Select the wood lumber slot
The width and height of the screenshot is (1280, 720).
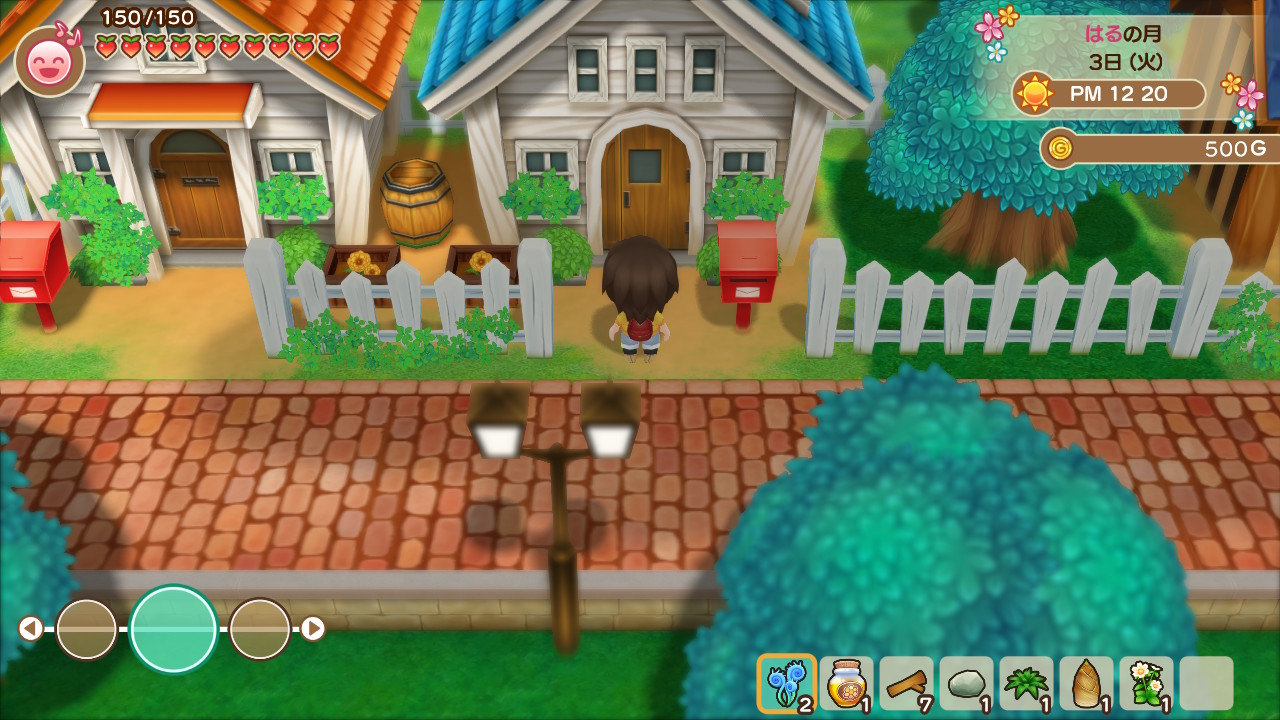pyautogui.click(x=906, y=683)
